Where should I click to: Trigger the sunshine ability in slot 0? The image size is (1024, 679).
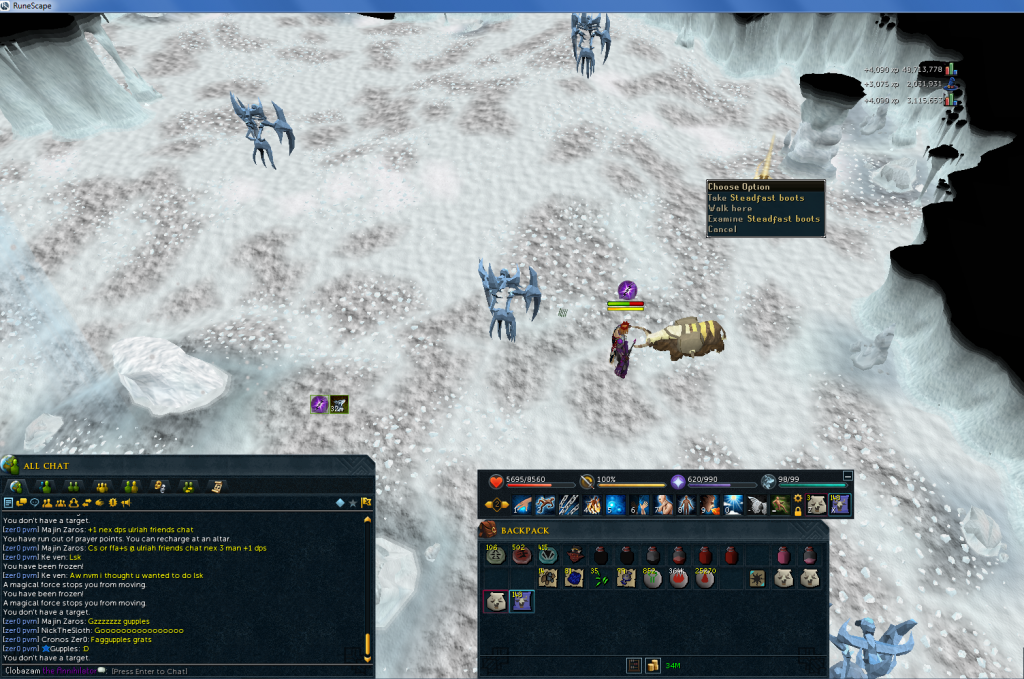(x=733, y=505)
